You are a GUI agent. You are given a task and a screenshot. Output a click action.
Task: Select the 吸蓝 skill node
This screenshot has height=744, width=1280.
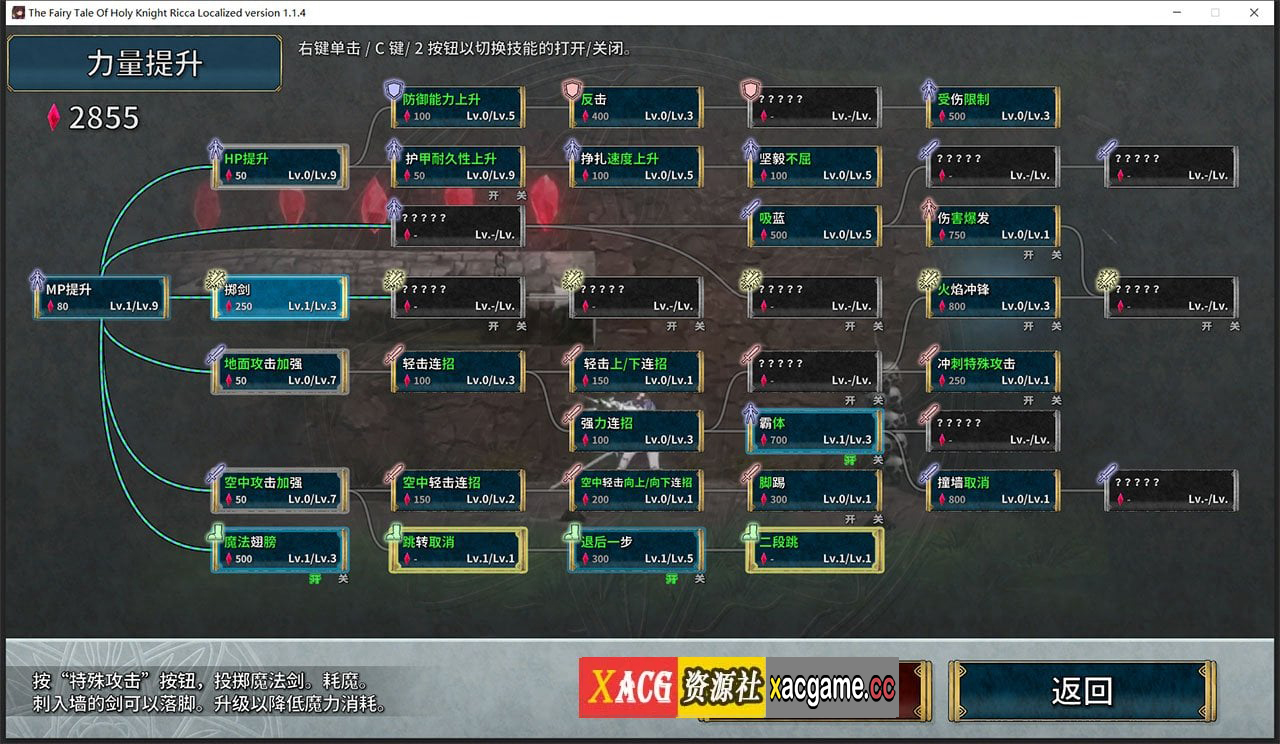click(814, 226)
